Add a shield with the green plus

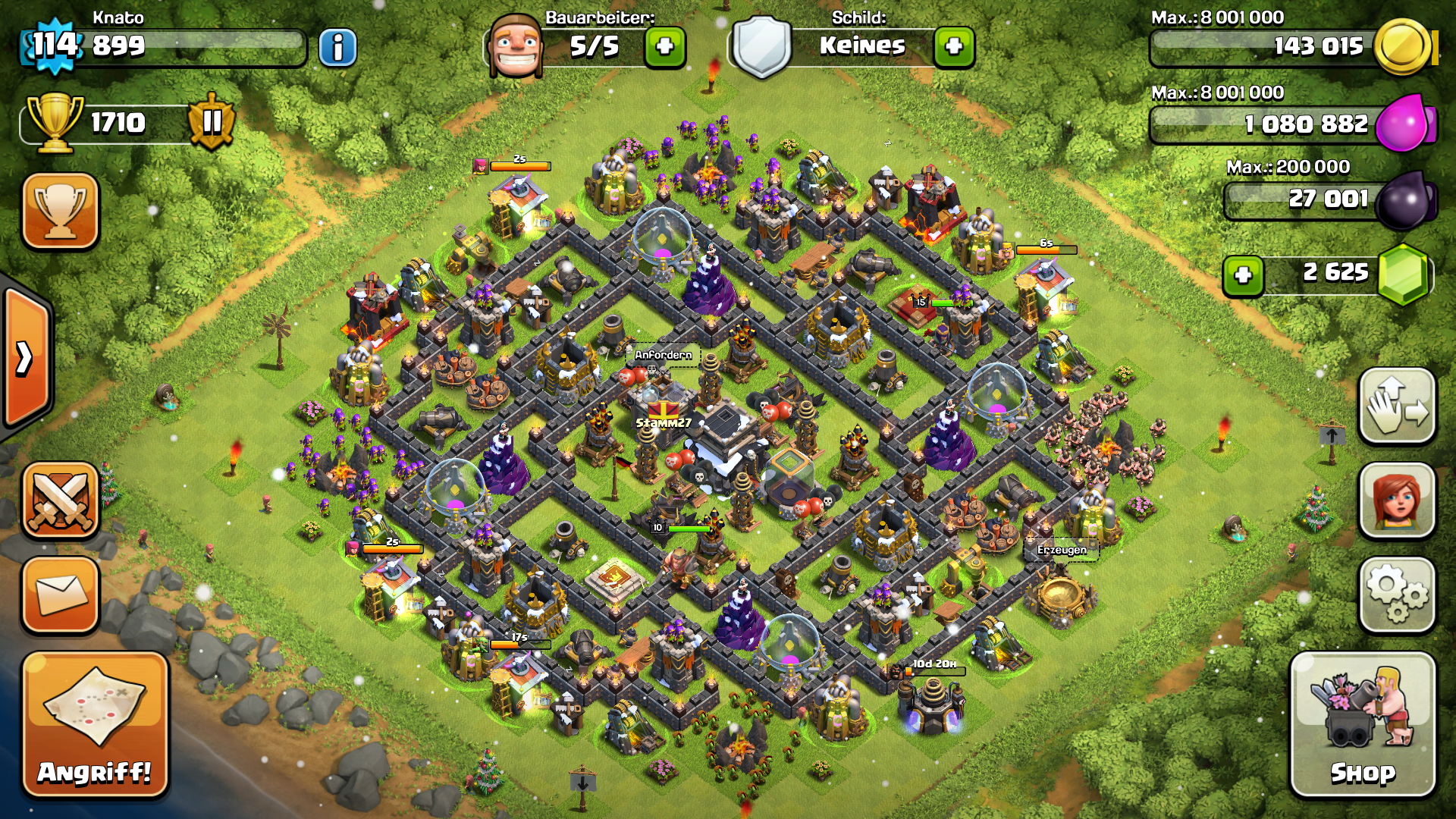click(x=954, y=47)
